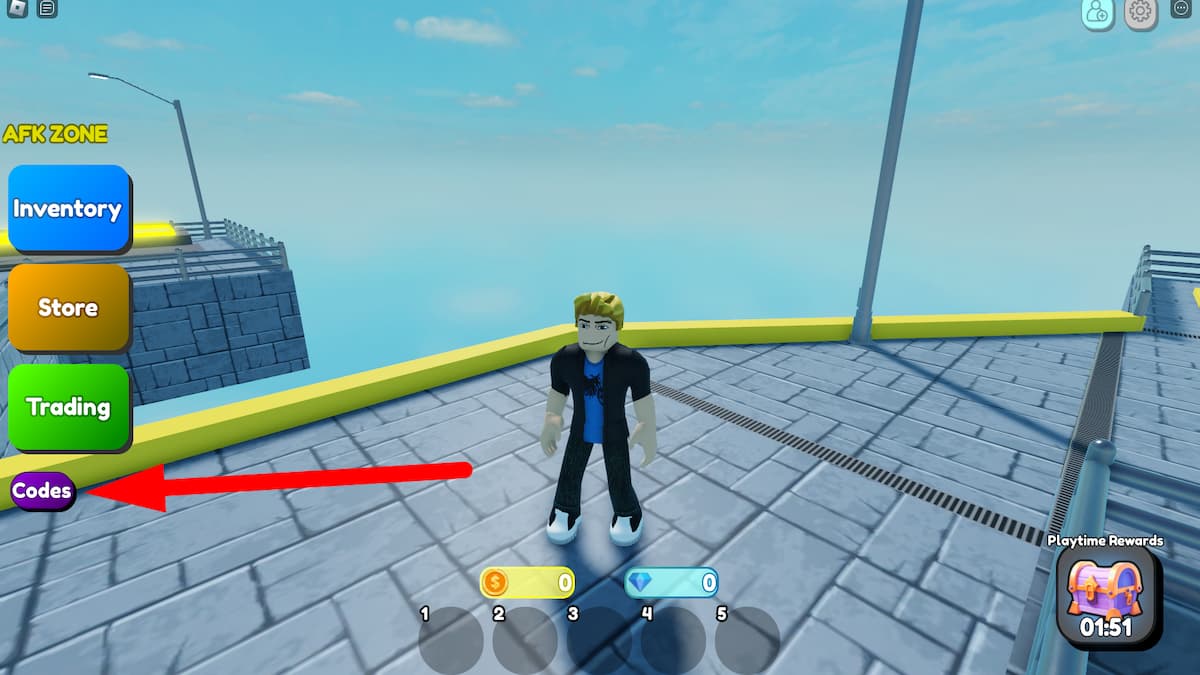1200x675 pixels.
Task: Open the gear settings icon
Action: (1139, 12)
